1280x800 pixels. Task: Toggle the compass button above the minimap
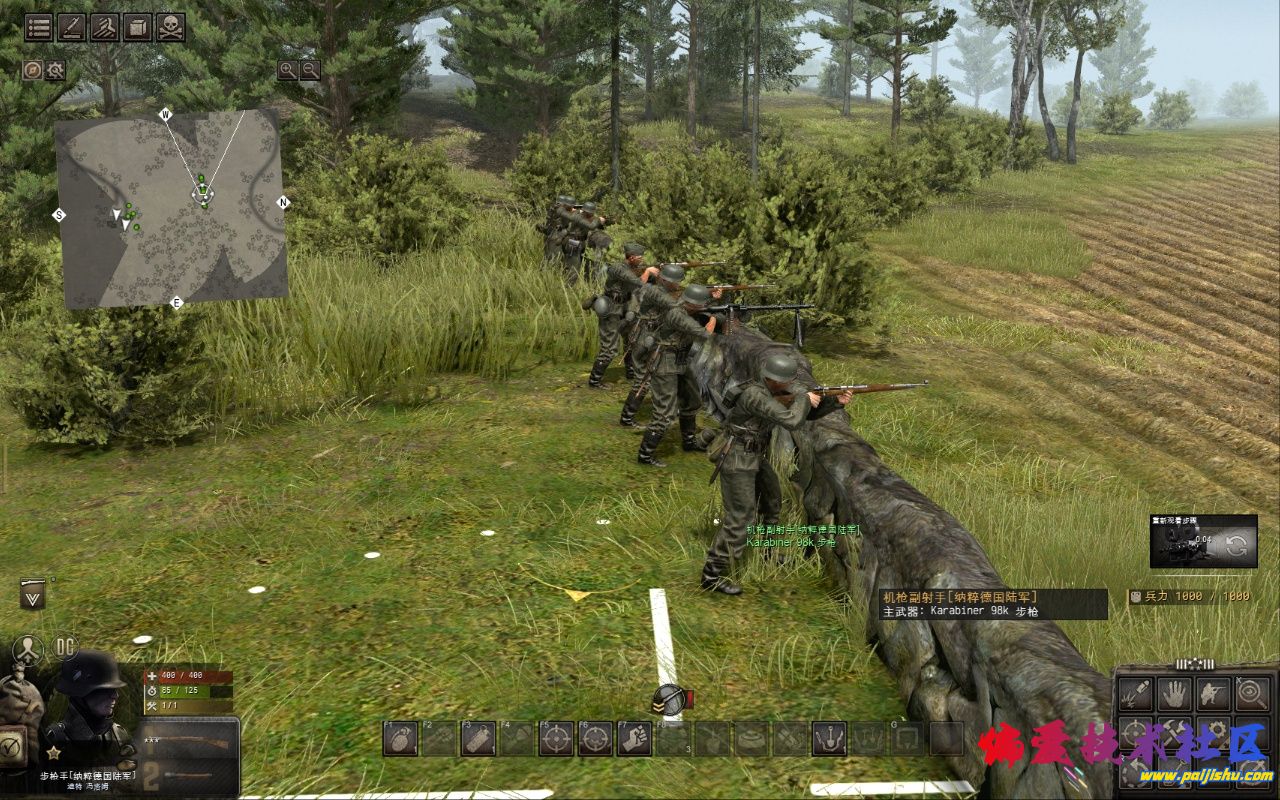coord(33,70)
